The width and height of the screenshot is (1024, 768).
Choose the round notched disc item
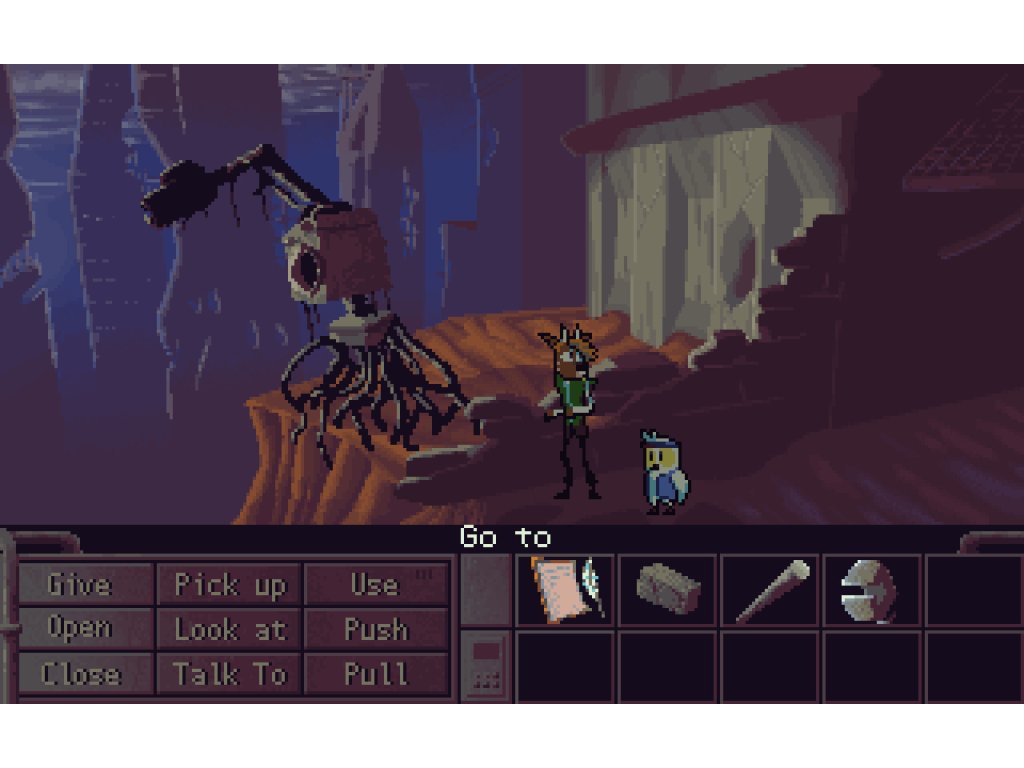[x=870, y=590]
